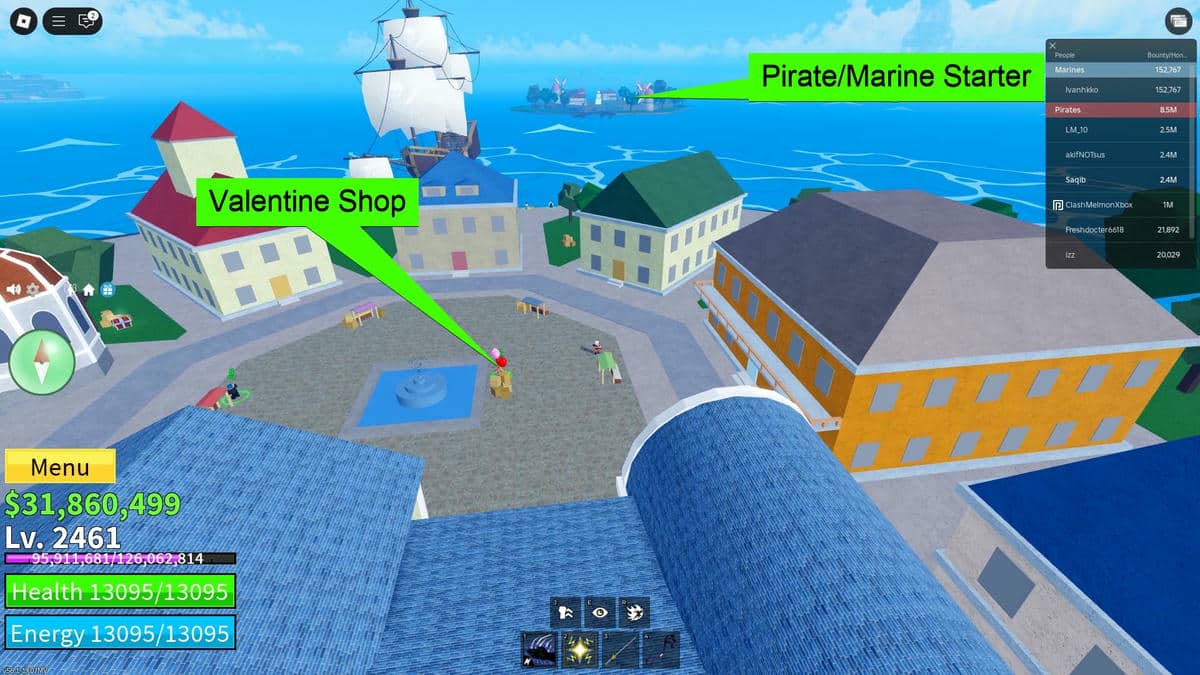Viewport: 1200px width, 675px height.
Task: Close the player leaderboard panel
Action: point(1052,46)
